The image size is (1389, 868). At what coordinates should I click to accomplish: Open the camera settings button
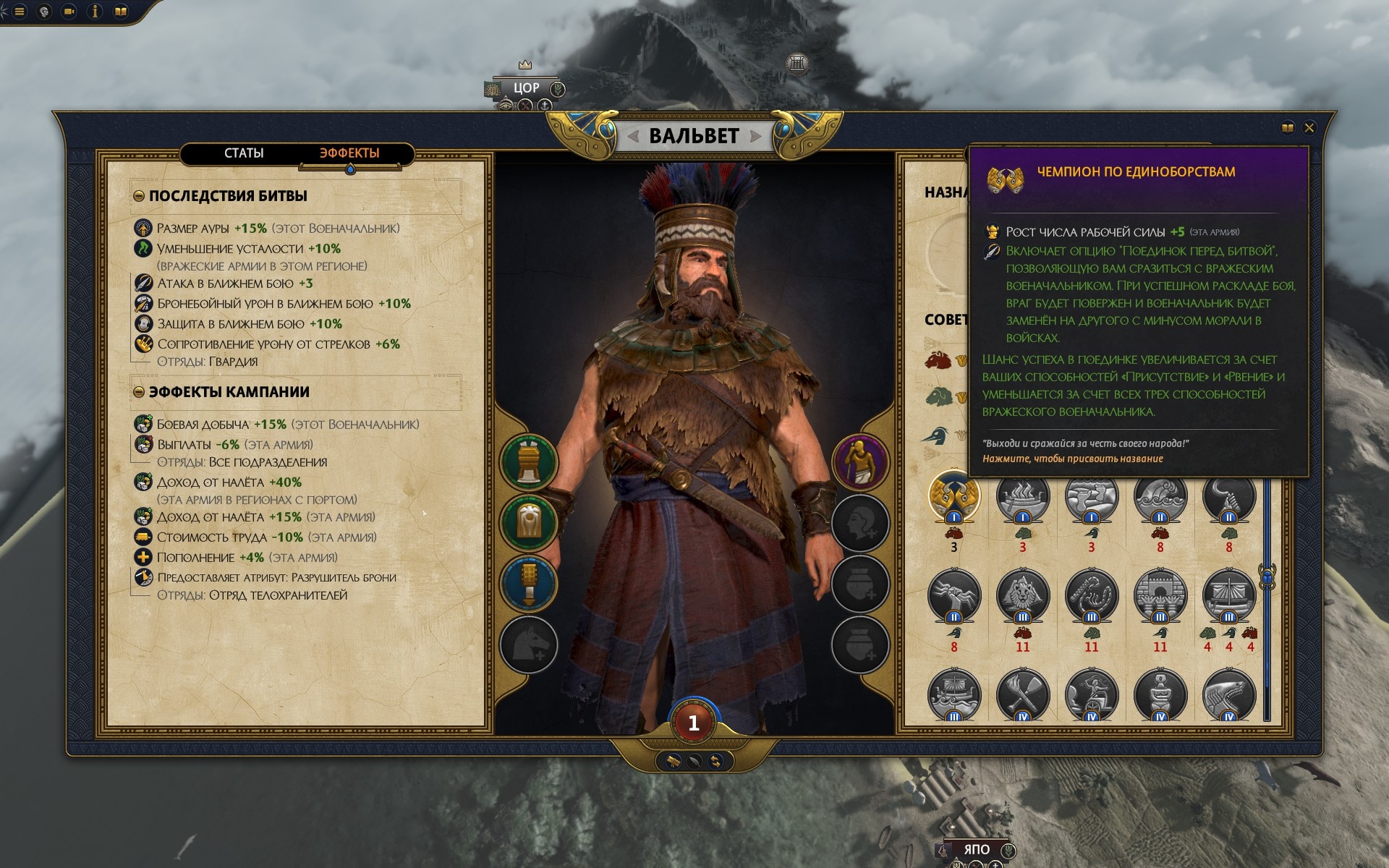(69, 12)
